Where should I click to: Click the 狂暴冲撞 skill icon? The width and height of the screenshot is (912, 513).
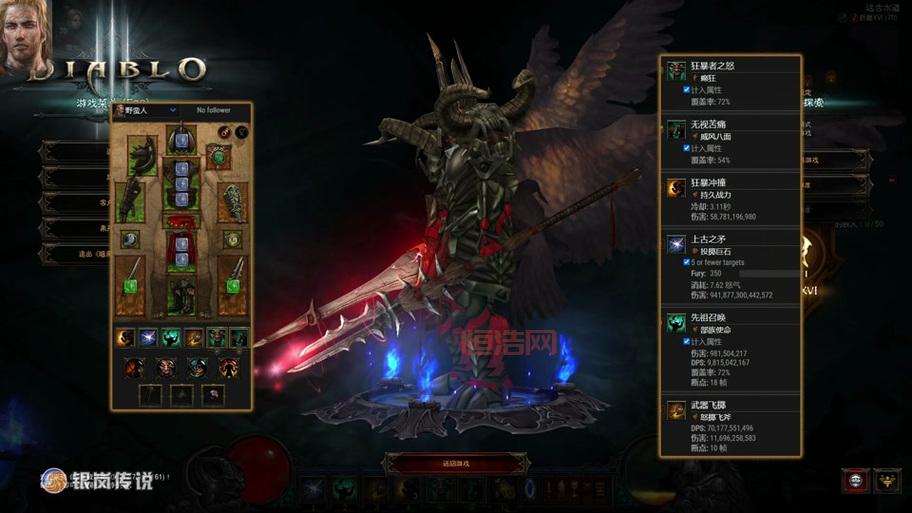click(x=677, y=189)
